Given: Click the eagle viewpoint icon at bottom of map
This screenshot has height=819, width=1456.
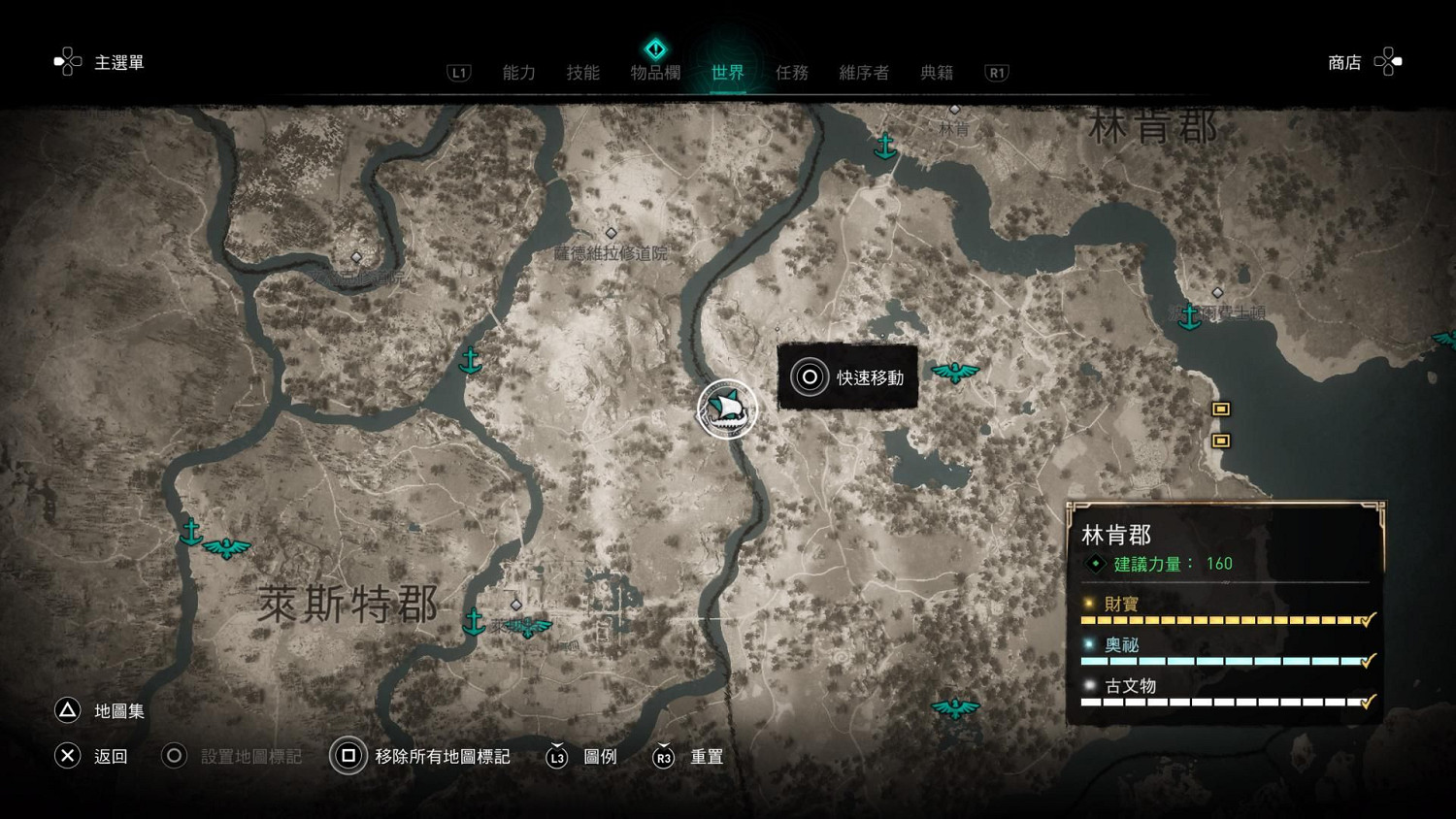Looking at the screenshot, I should 955,707.
